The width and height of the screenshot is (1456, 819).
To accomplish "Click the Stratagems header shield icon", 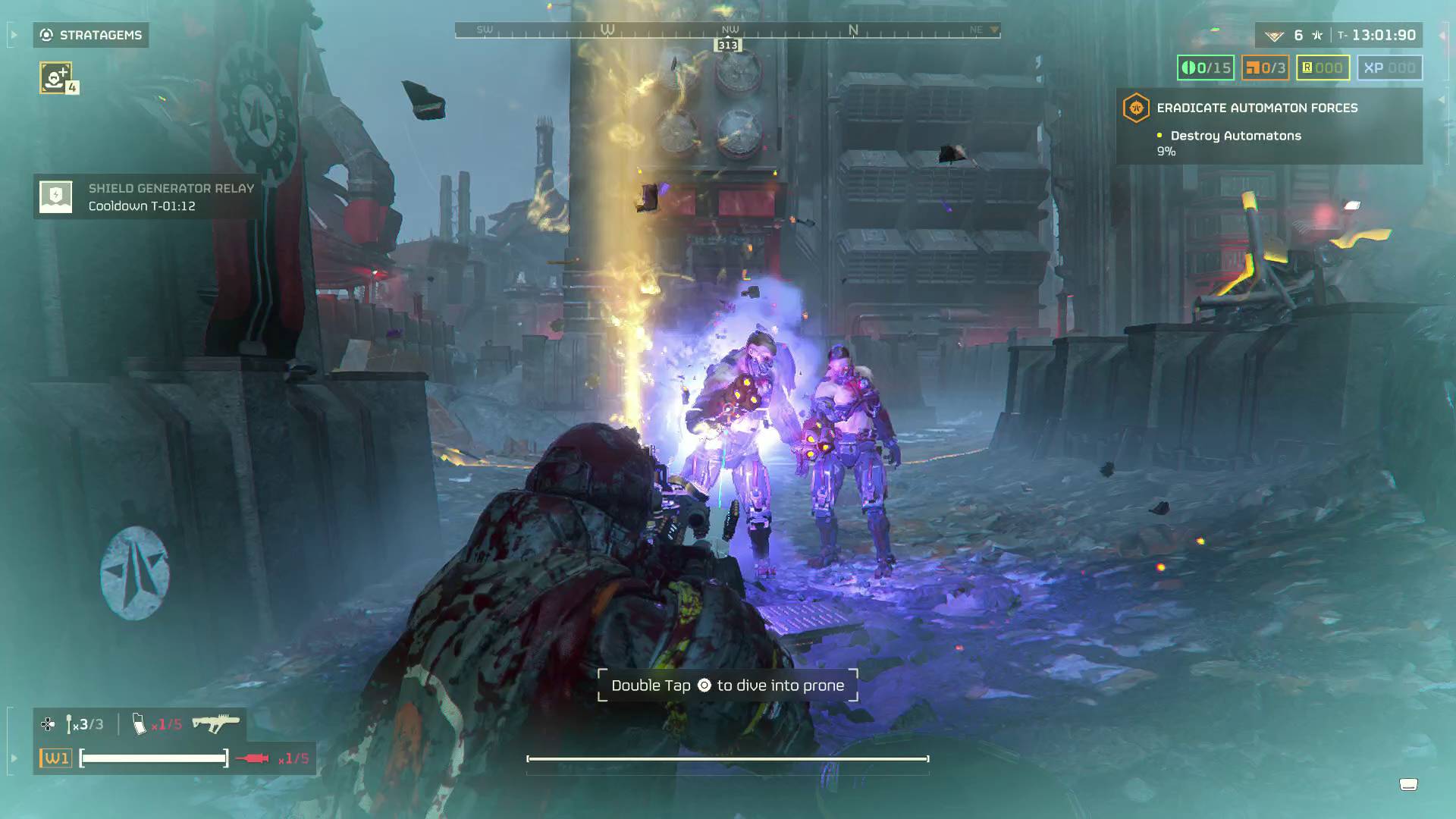I will point(45,35).
